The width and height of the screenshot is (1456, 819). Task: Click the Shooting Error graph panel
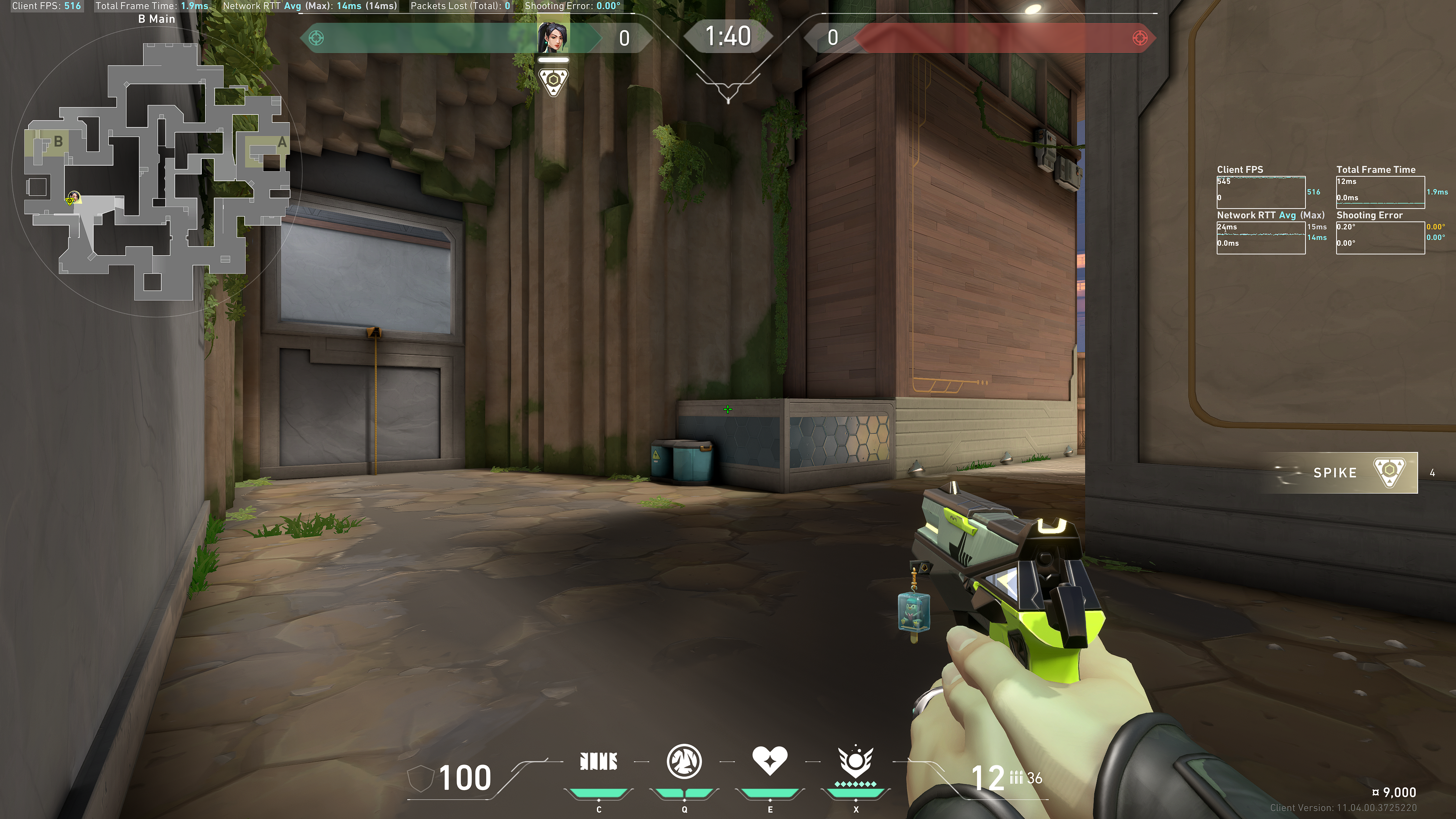(x=1380, y=237)
